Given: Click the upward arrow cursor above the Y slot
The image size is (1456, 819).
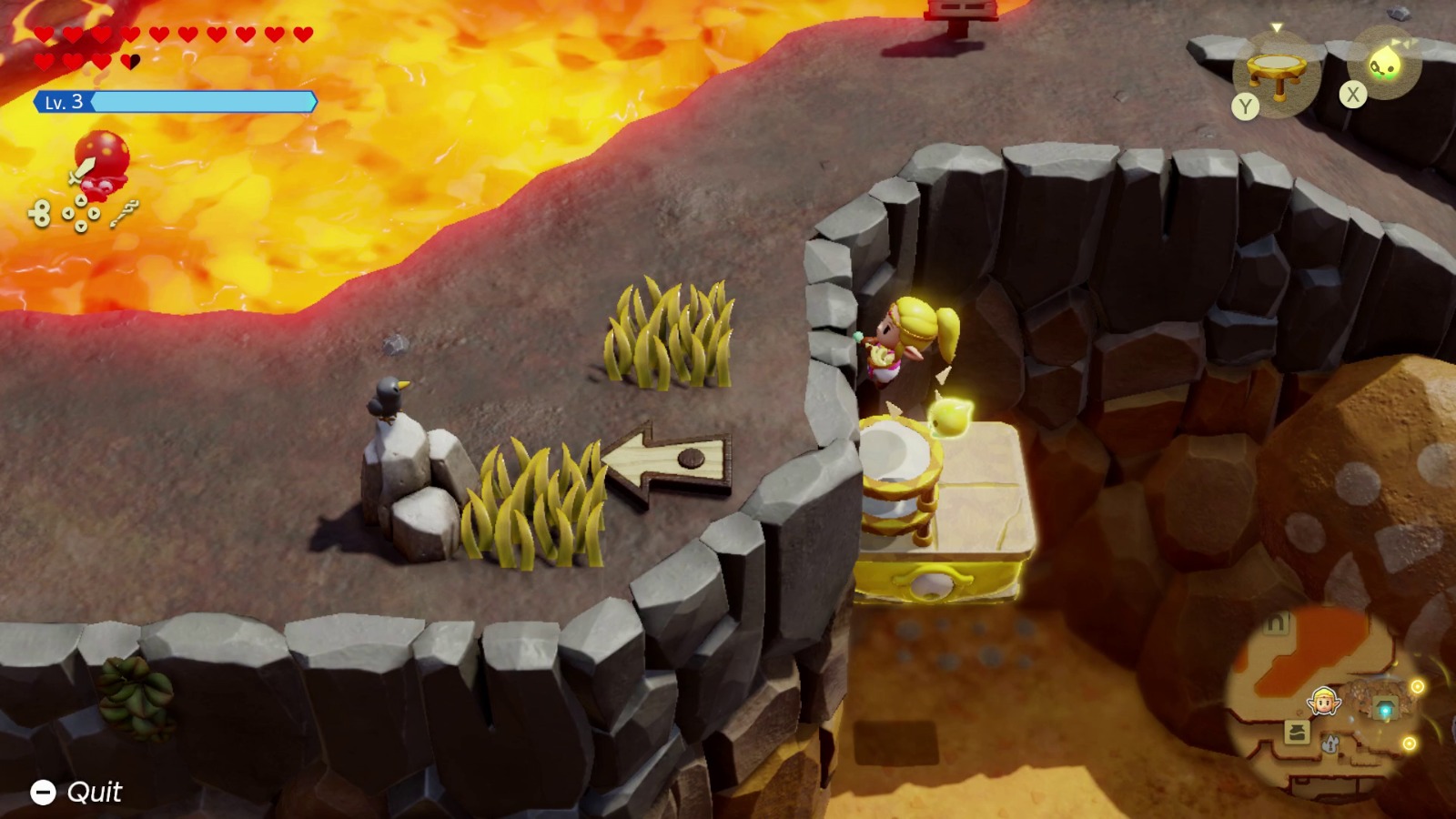Looking at the screenshot, I should pos(1277,27).
